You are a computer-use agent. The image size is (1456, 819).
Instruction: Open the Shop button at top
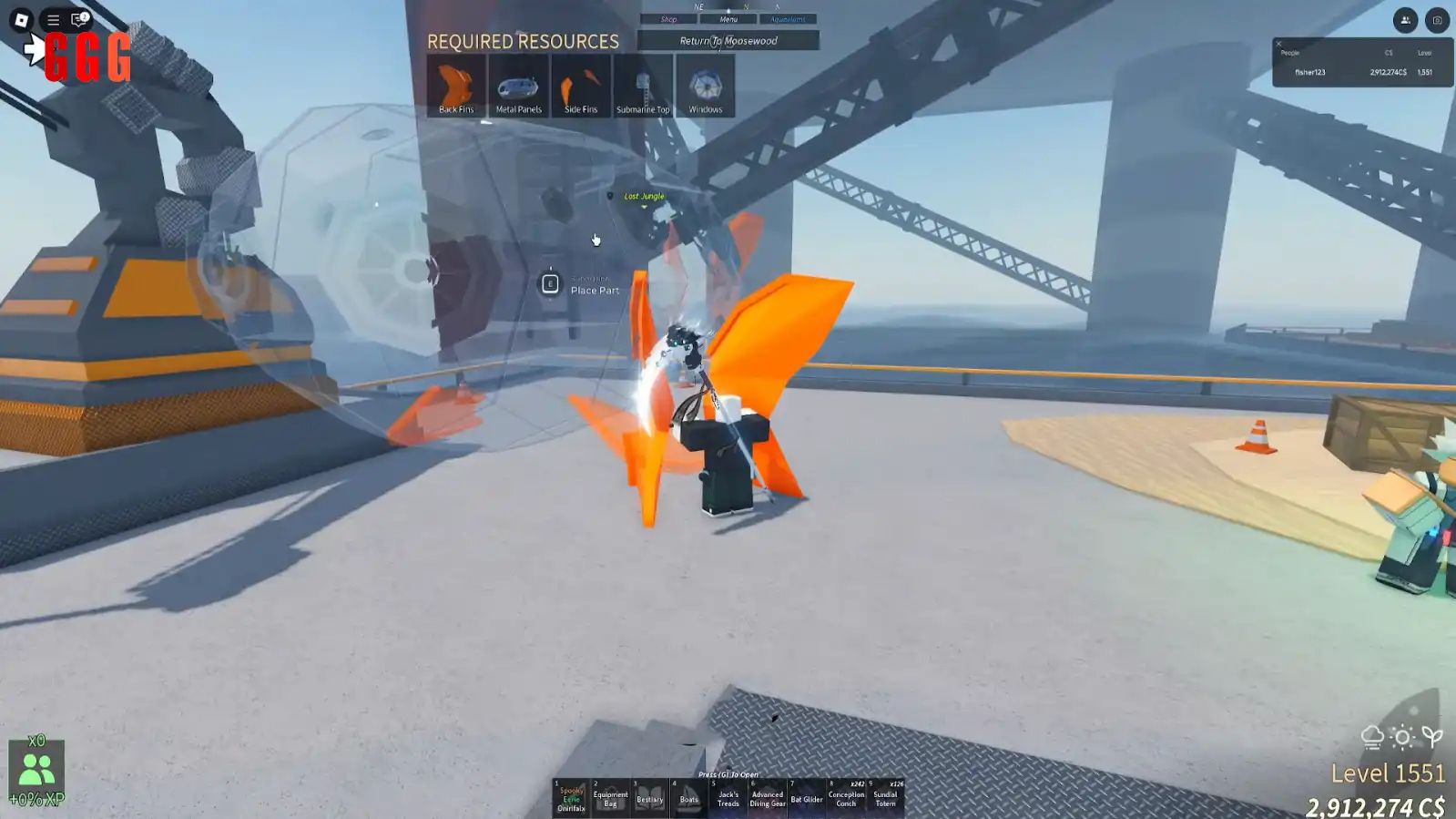668,19
